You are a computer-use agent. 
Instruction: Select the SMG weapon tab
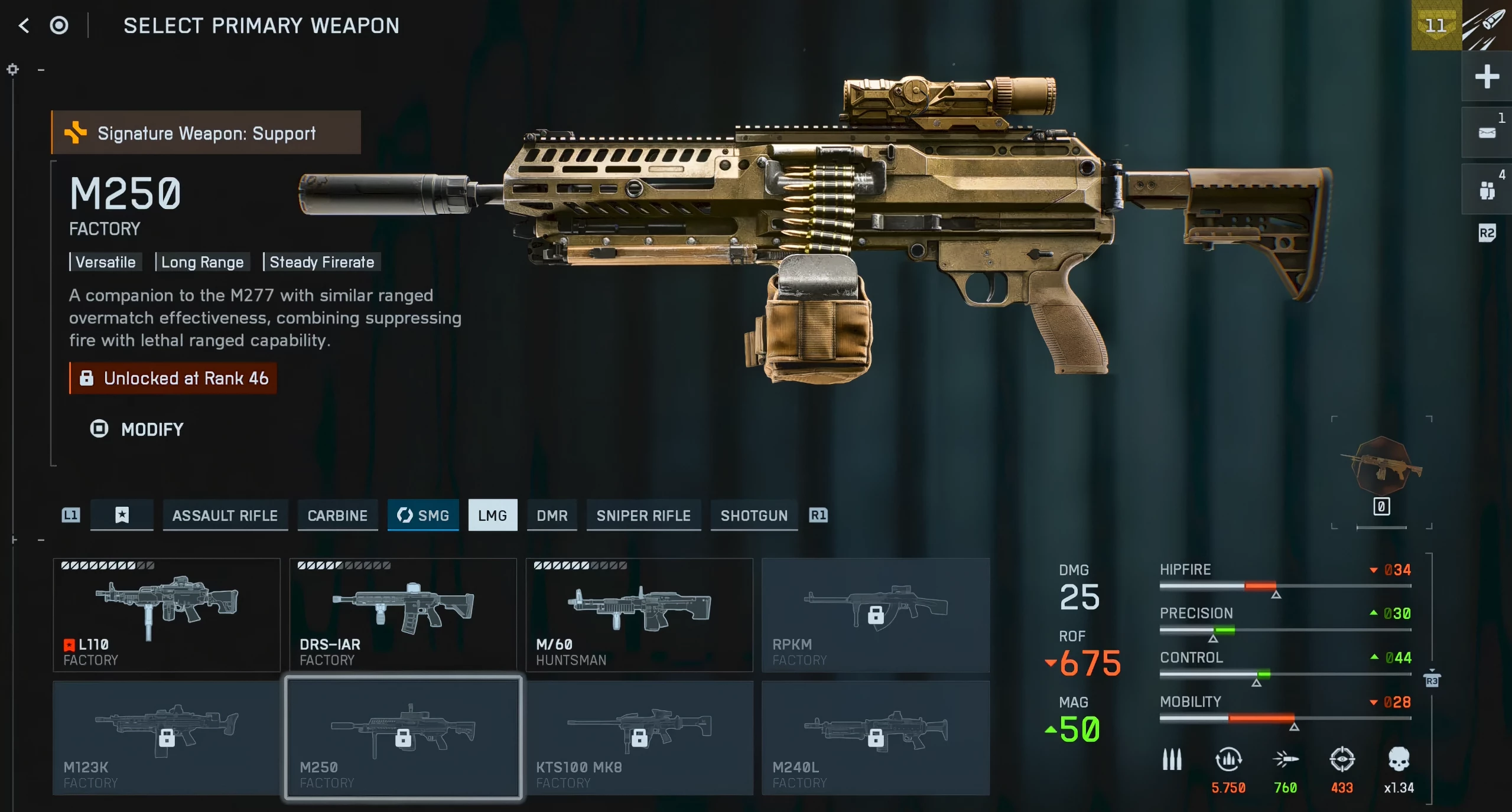coord(423,516)
